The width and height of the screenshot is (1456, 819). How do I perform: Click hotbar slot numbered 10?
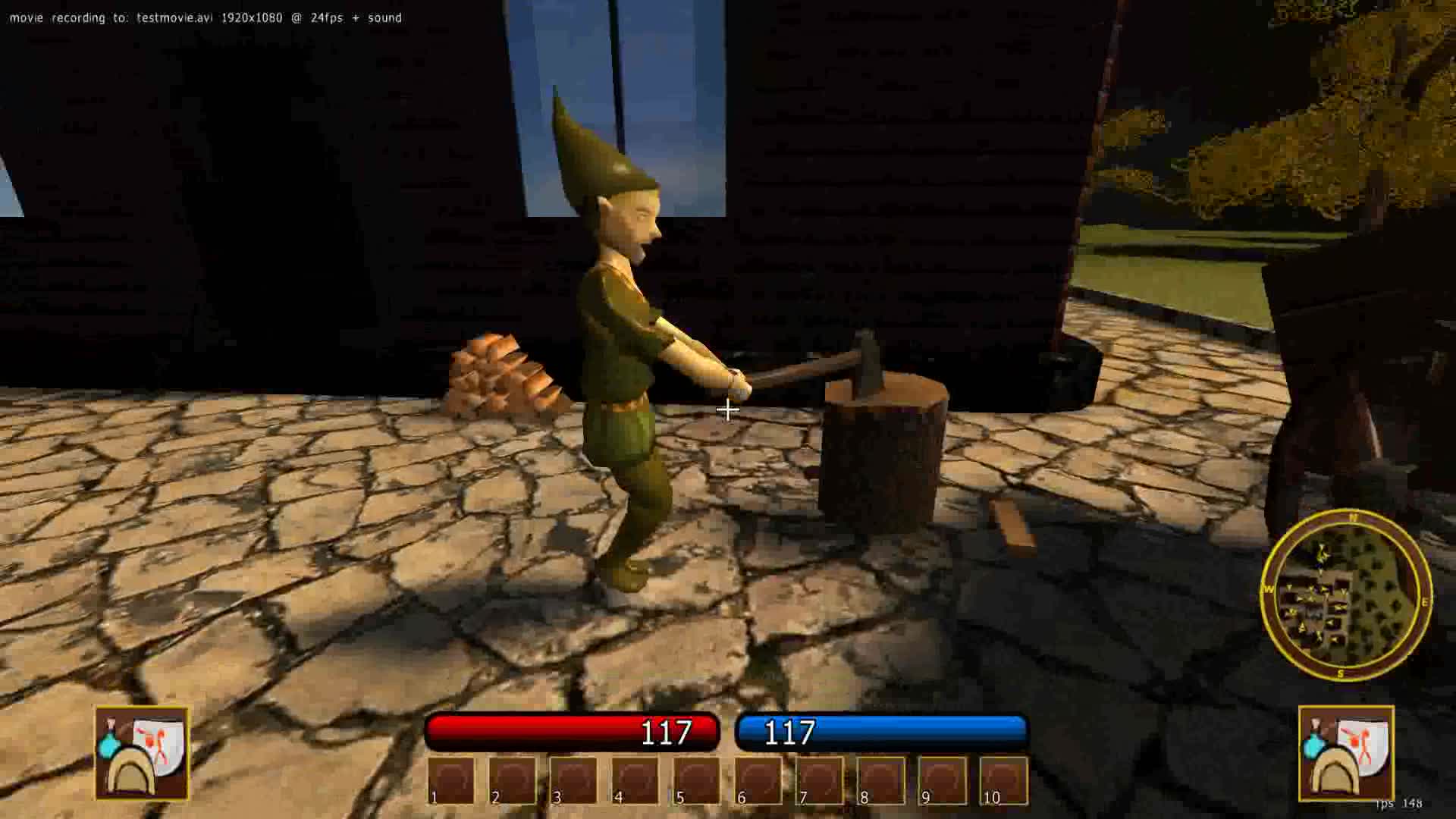point(1004,780)
